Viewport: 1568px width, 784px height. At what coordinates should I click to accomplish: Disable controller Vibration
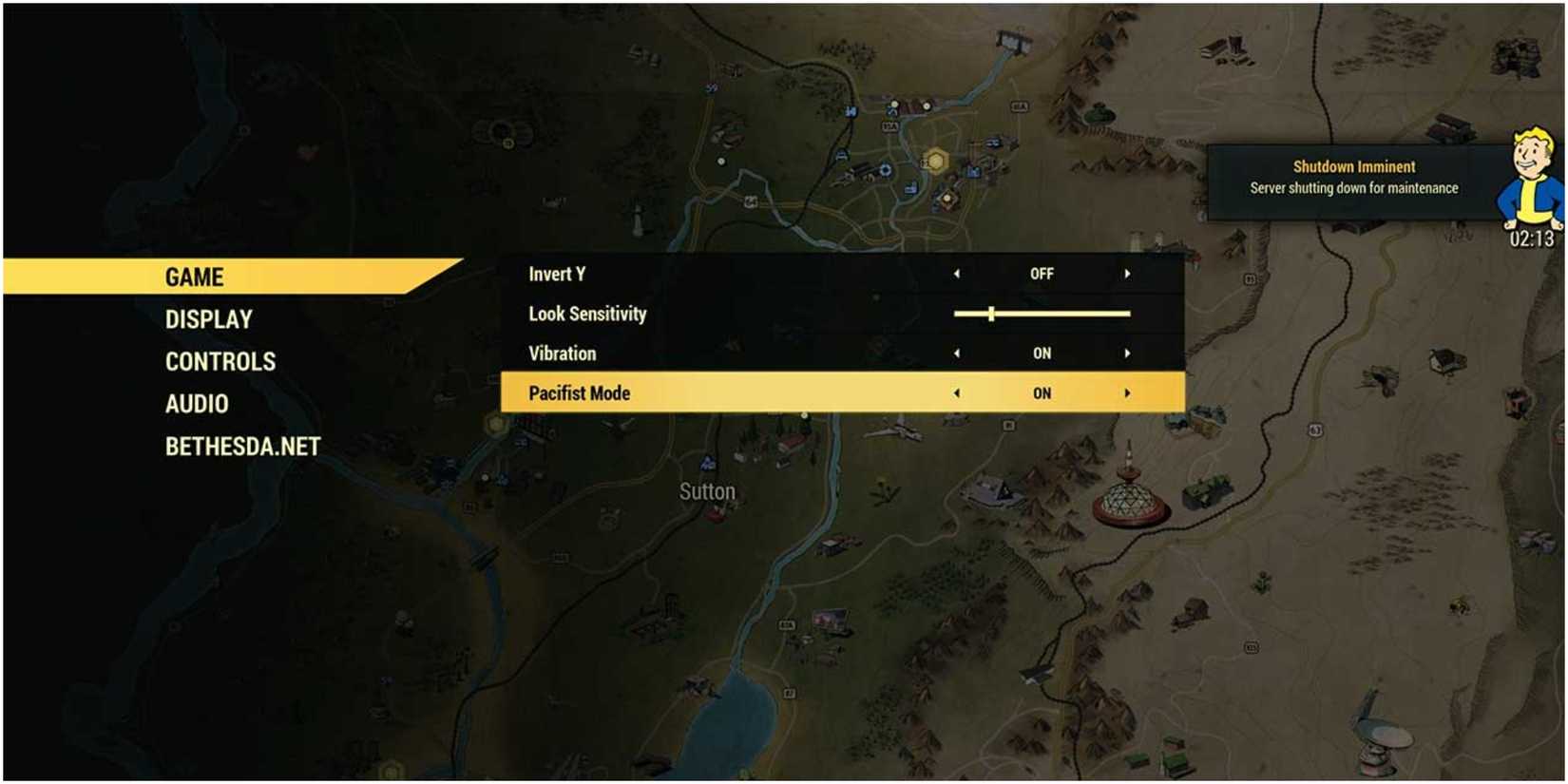pyautogui.click(x=959, y=353)
